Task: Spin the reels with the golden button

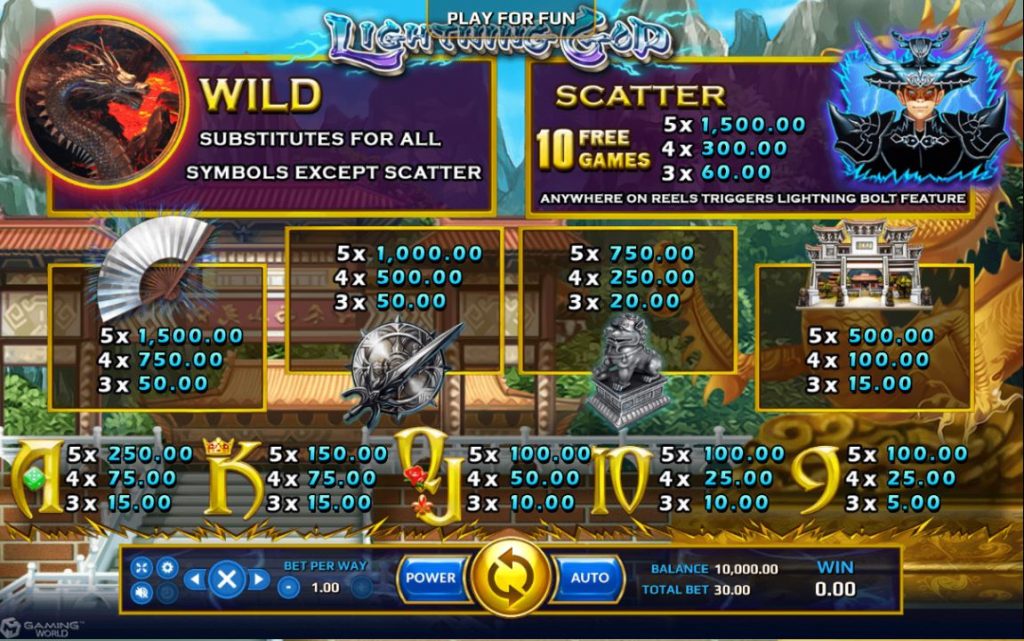Action: 511,578
